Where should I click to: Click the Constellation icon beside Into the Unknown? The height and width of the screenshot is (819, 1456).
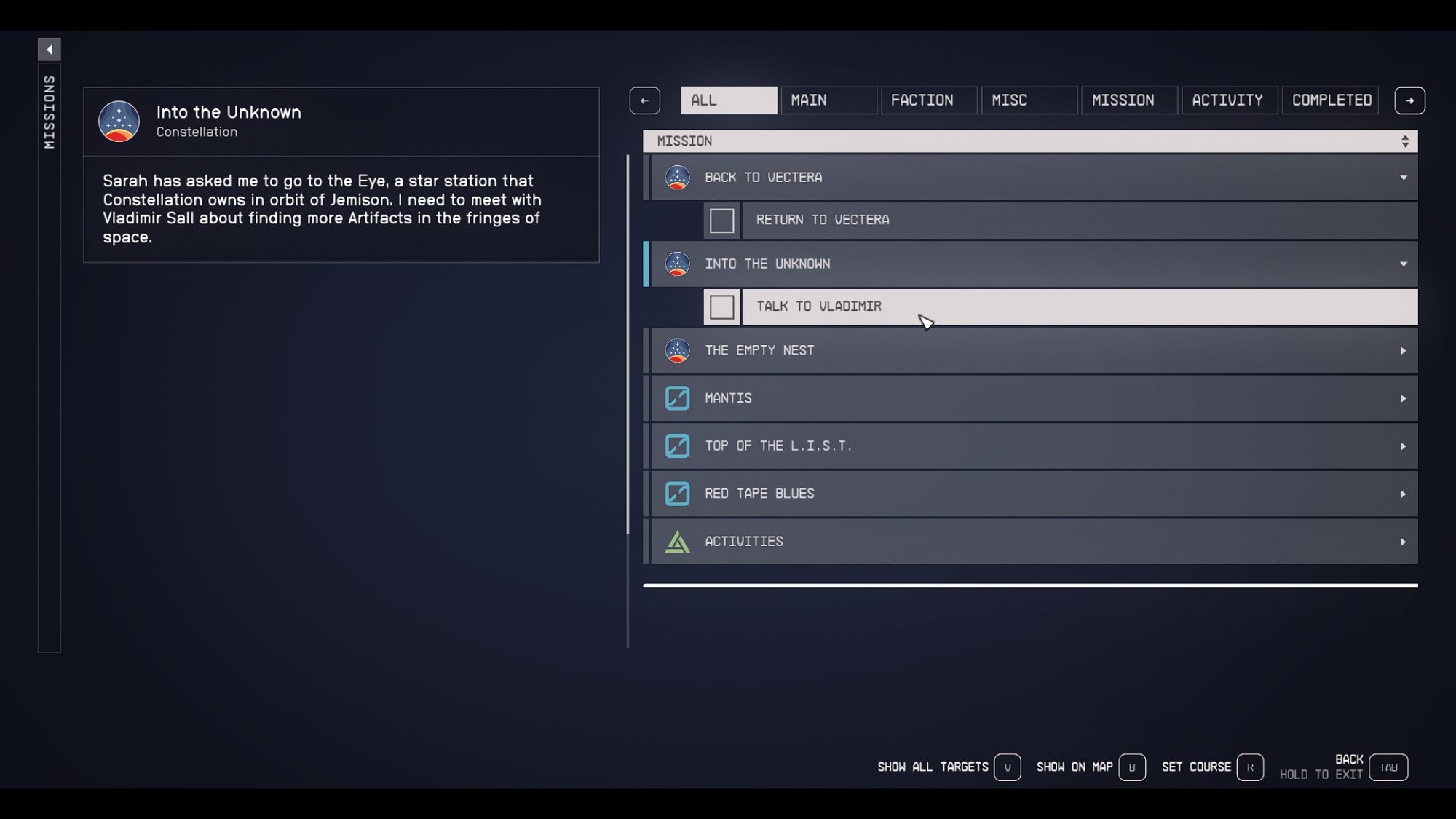677,264
